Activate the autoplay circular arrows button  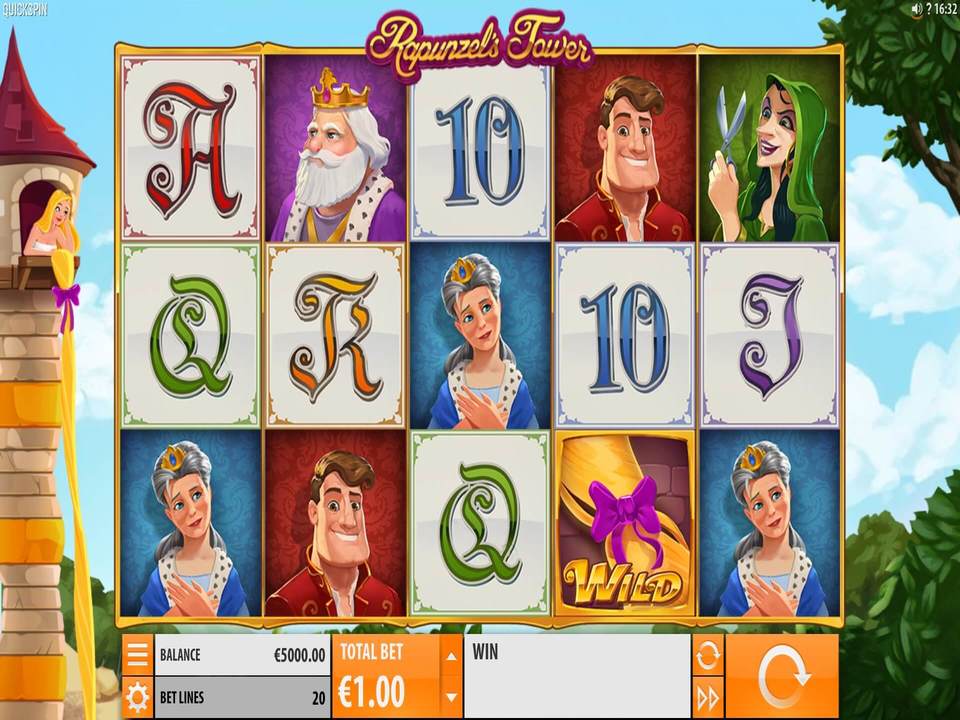pyautogui.click(x=707, y=655)
